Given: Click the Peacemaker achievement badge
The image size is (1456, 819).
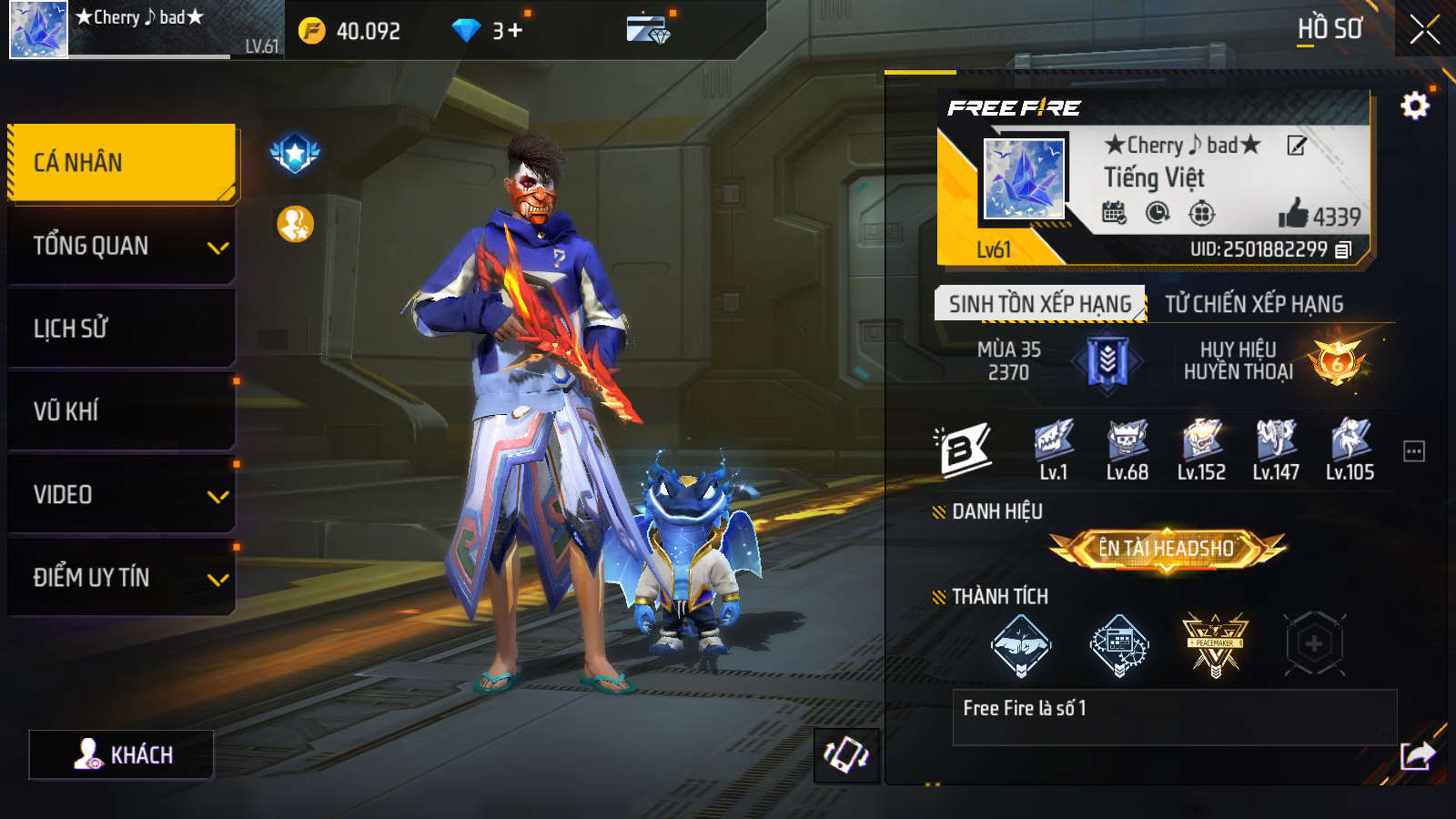Looking at the screenshot, I should pos(1215,644).
